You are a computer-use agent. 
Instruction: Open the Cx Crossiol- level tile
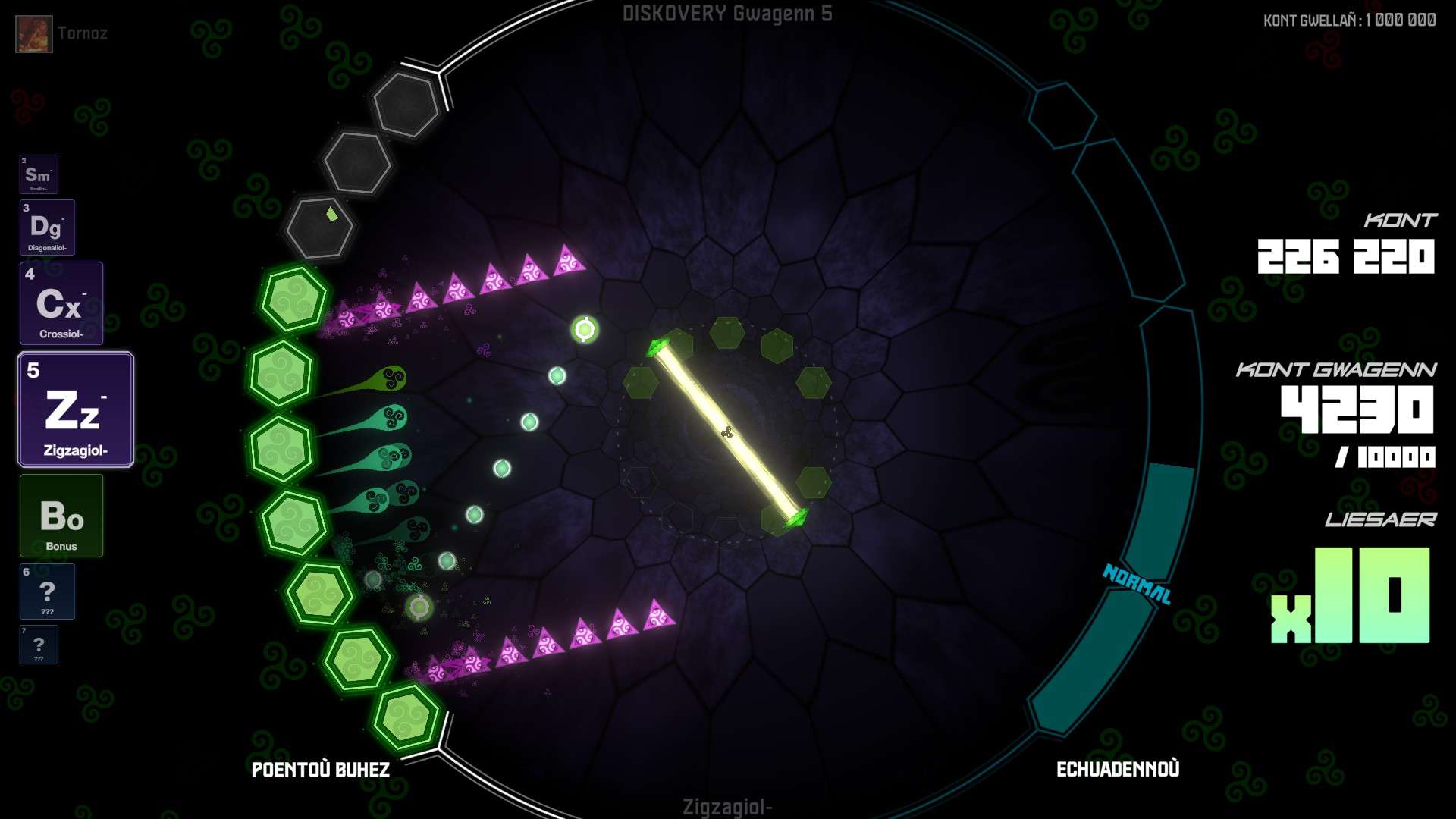(61, 303)
